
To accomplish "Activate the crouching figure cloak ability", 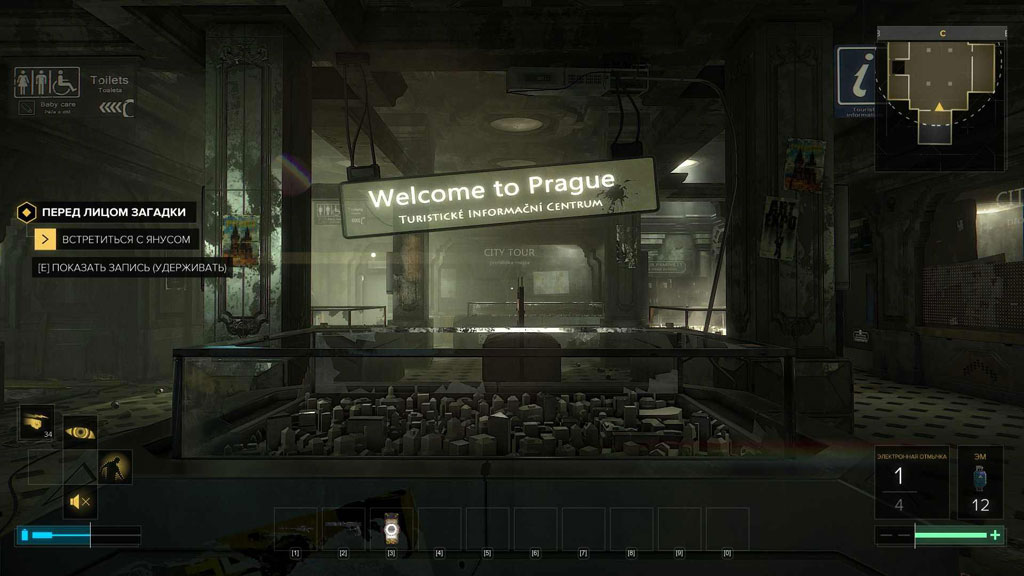I will 115,467.
